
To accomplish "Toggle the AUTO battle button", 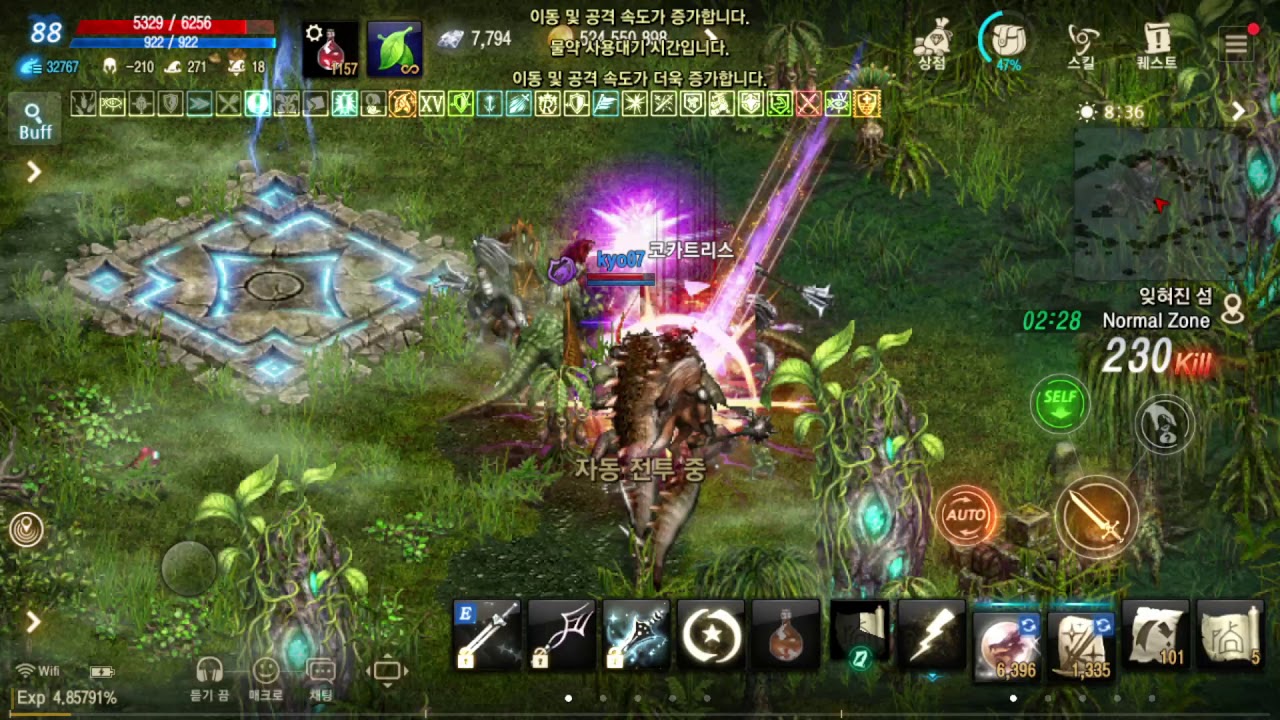I will click(966, 515).
